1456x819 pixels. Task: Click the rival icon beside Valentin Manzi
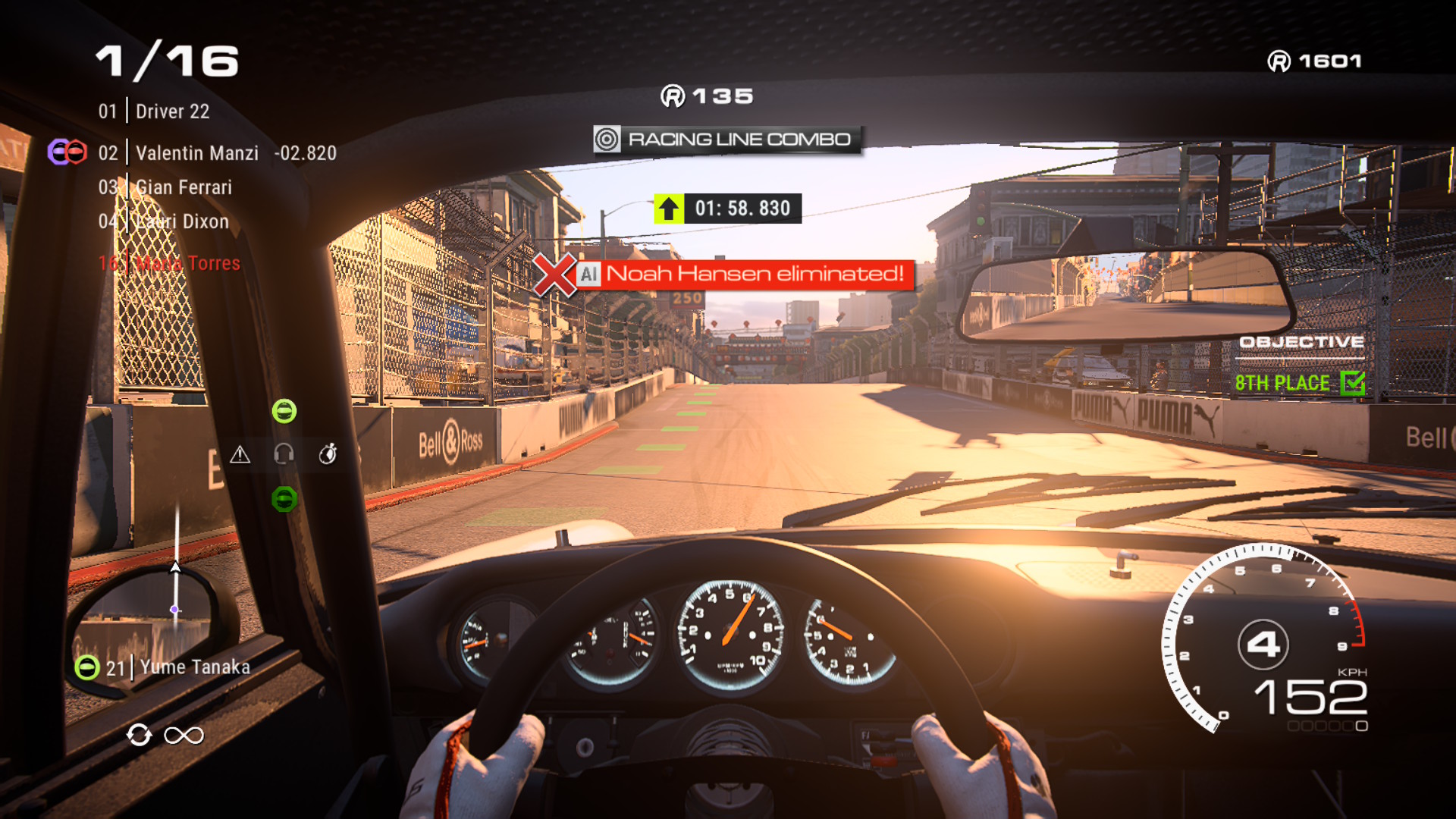tap(67, 152)
